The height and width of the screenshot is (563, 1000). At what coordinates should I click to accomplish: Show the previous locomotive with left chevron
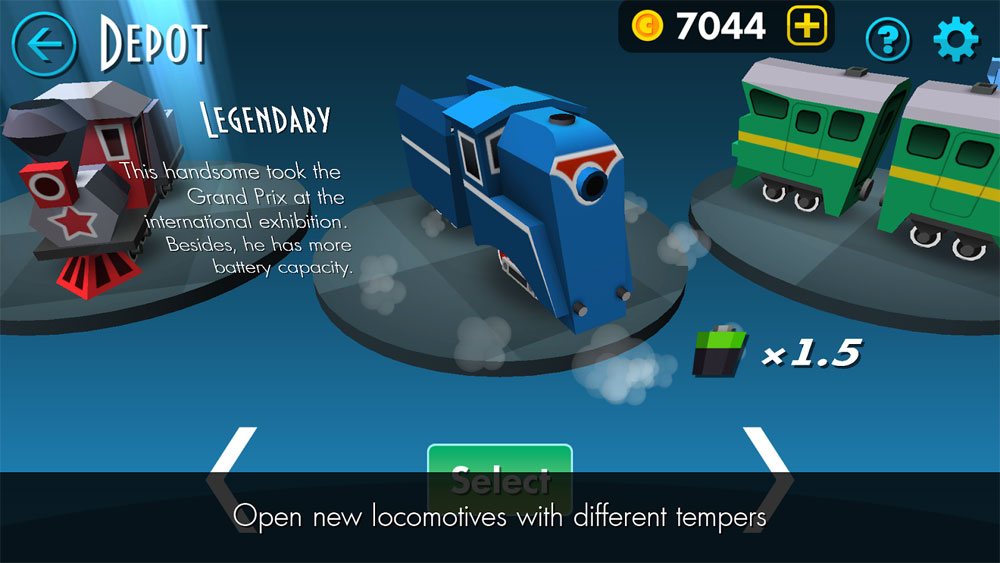(232, 476)
